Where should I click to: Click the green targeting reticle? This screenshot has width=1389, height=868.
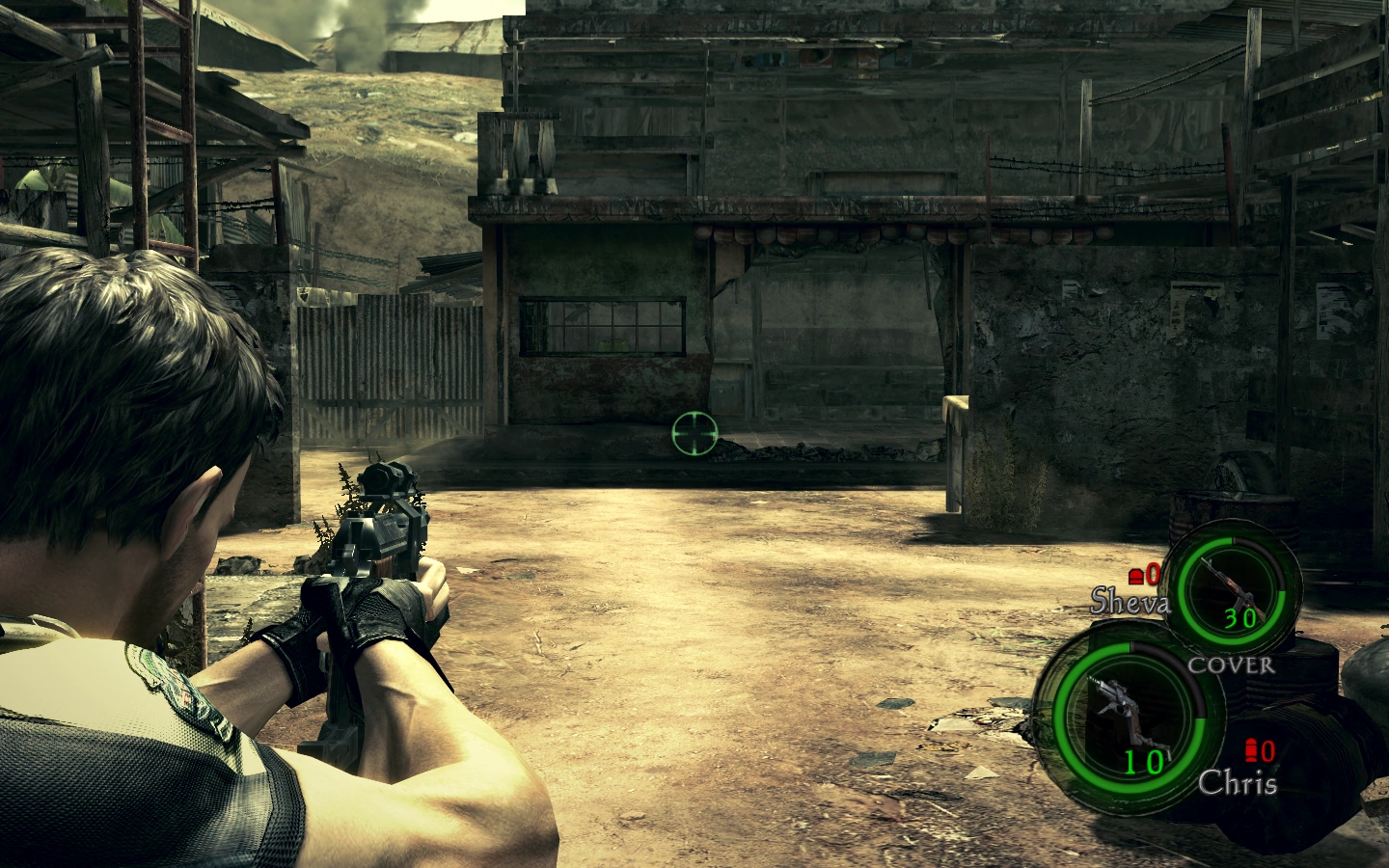tap(693, 435)
